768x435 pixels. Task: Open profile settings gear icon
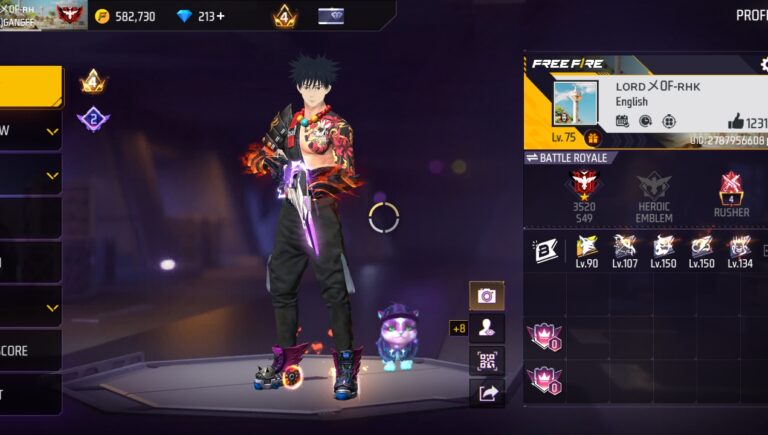click(x=764, y=64)
